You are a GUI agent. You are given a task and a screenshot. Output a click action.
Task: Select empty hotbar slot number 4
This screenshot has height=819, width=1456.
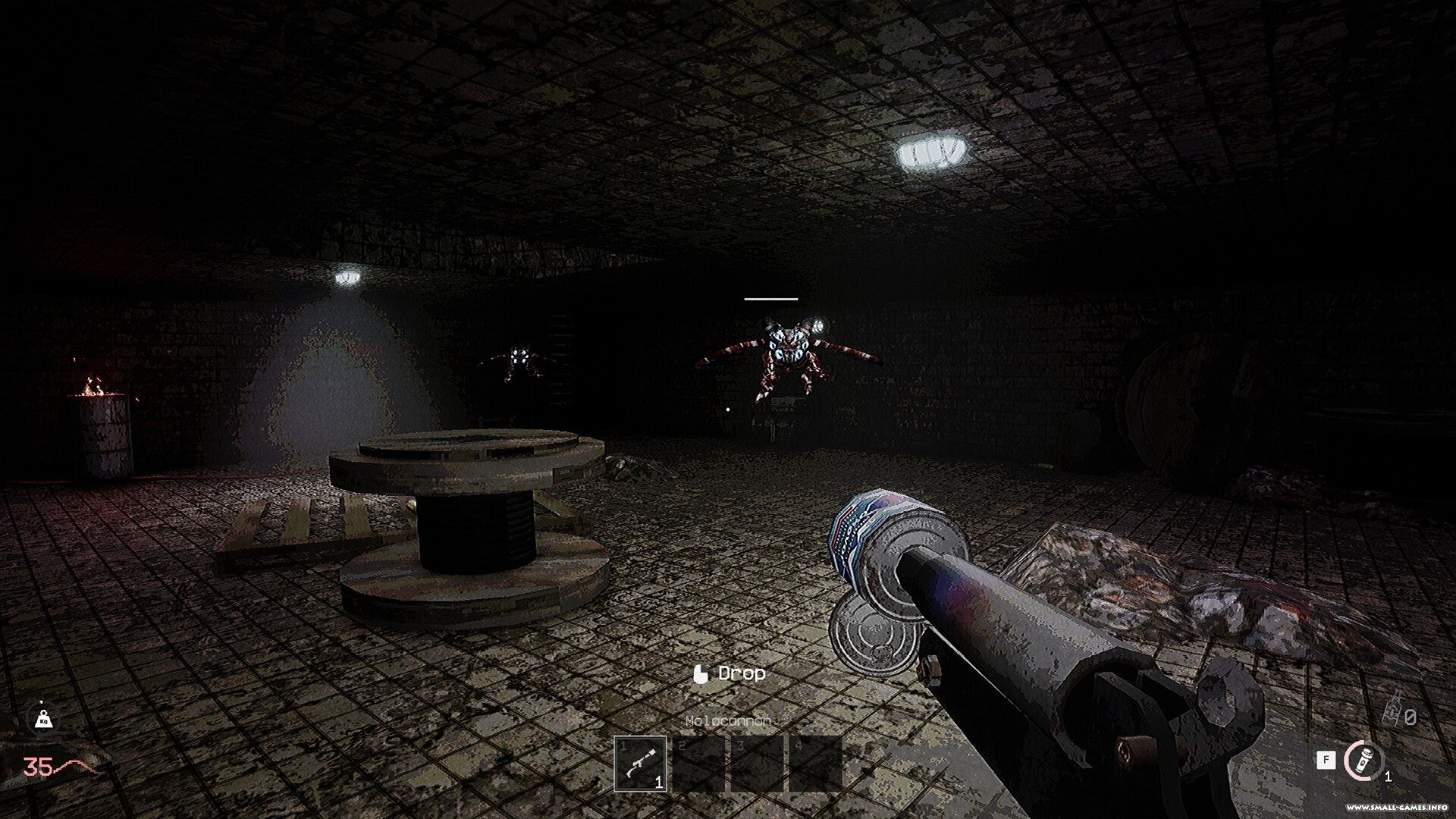(x=815, y=764)
